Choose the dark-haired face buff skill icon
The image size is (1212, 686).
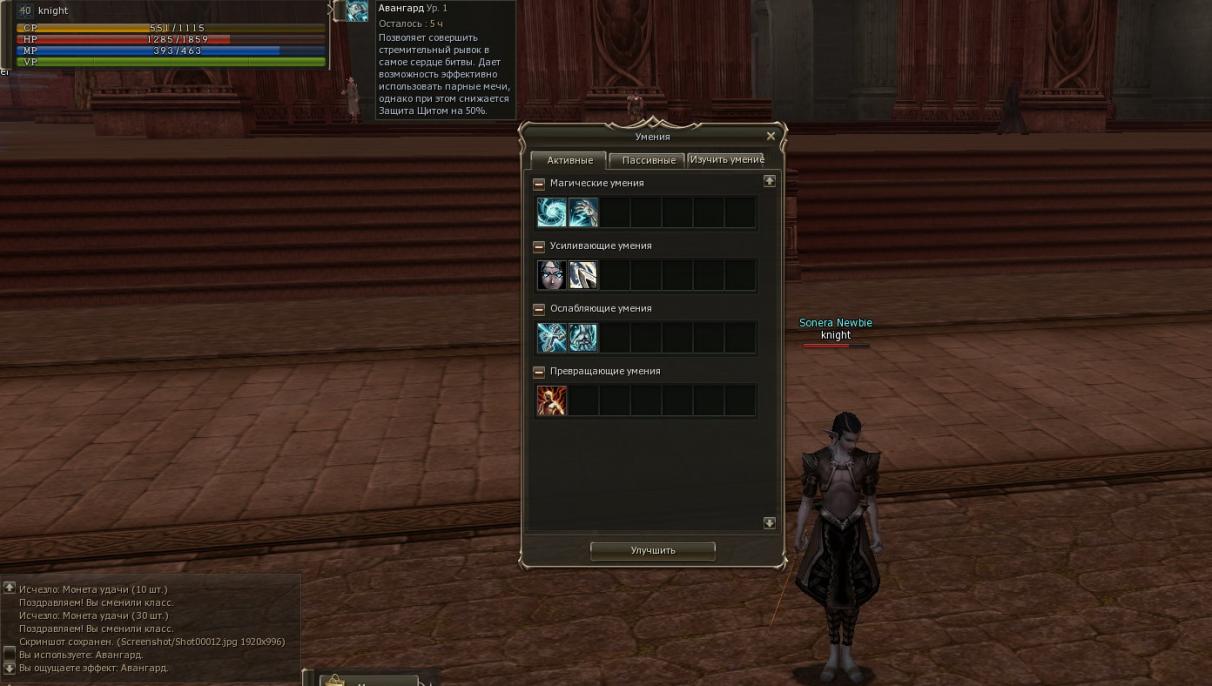coord(552,275)
